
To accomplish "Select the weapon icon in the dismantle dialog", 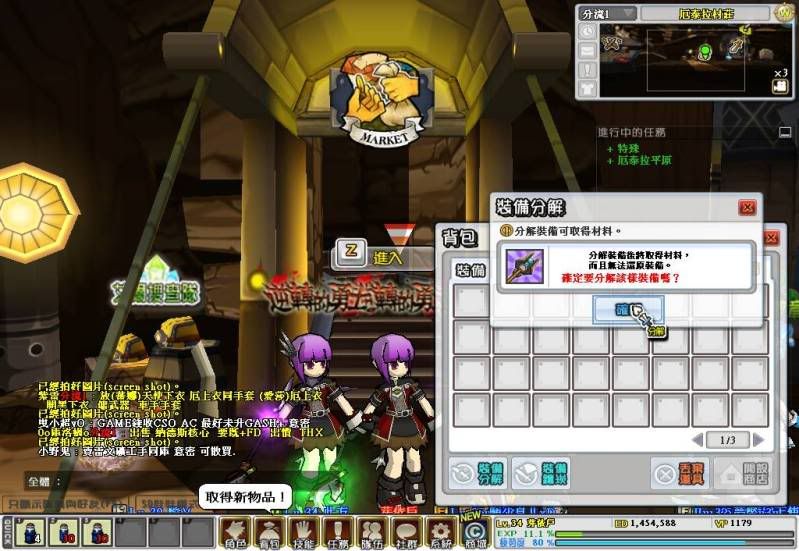I will click(525, 267).
